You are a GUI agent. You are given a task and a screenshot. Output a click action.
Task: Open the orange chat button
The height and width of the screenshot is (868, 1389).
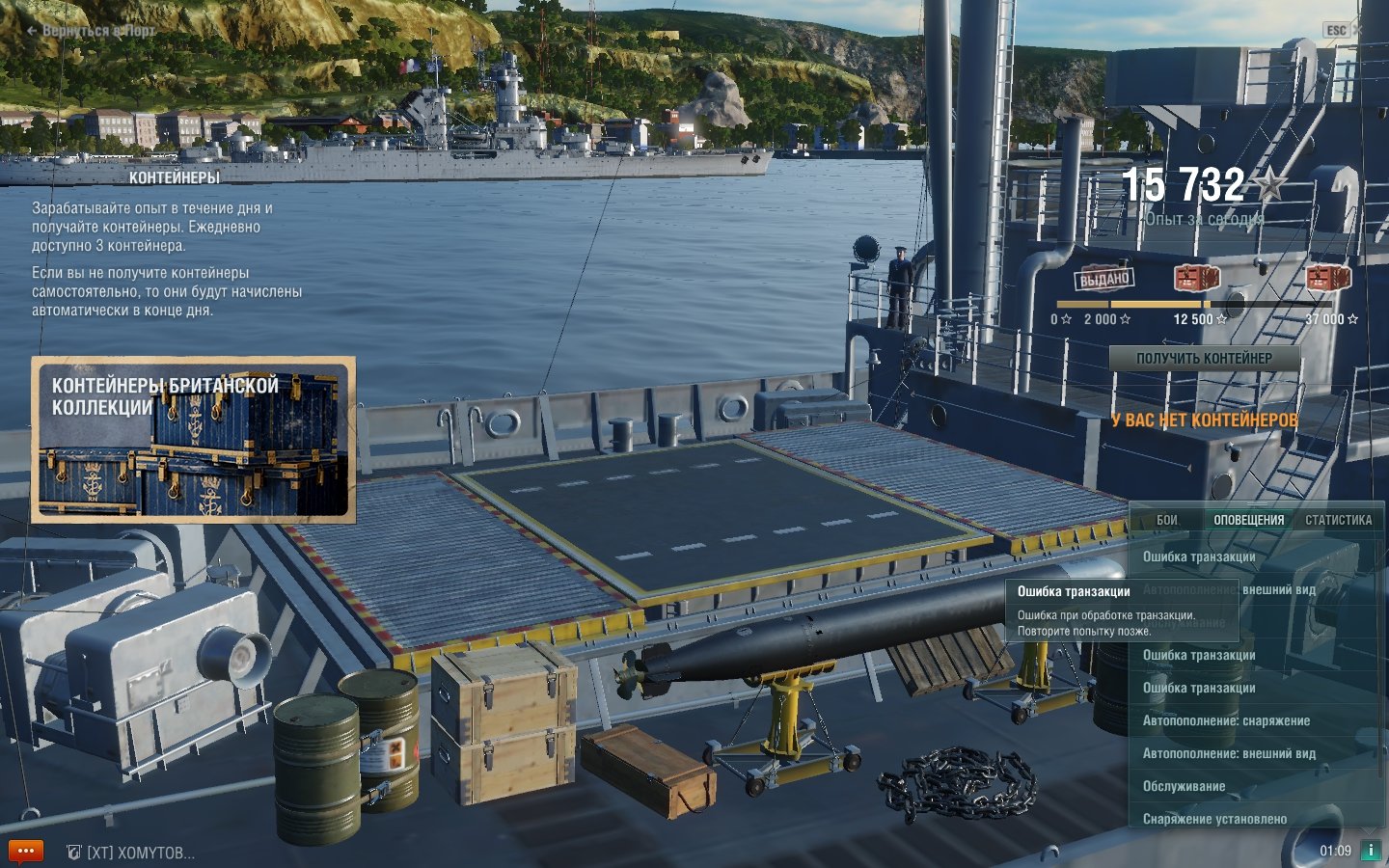pos(25,852)
